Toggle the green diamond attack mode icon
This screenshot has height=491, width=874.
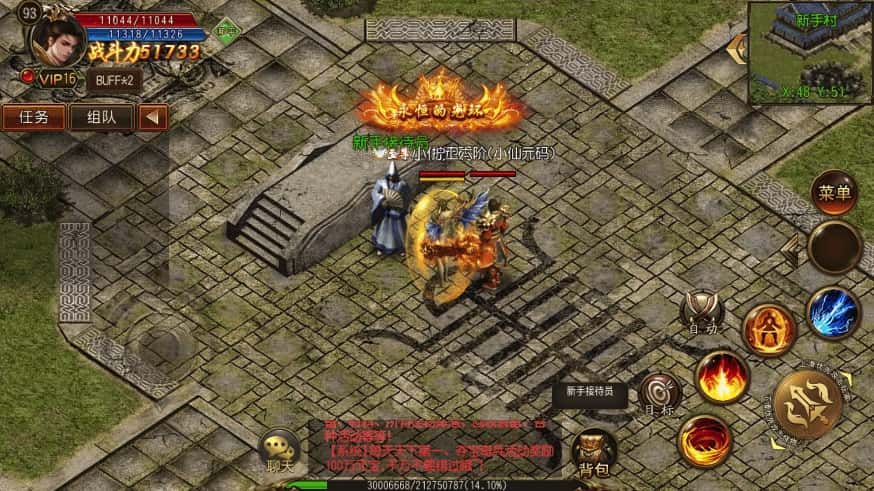tap(229, 32)
